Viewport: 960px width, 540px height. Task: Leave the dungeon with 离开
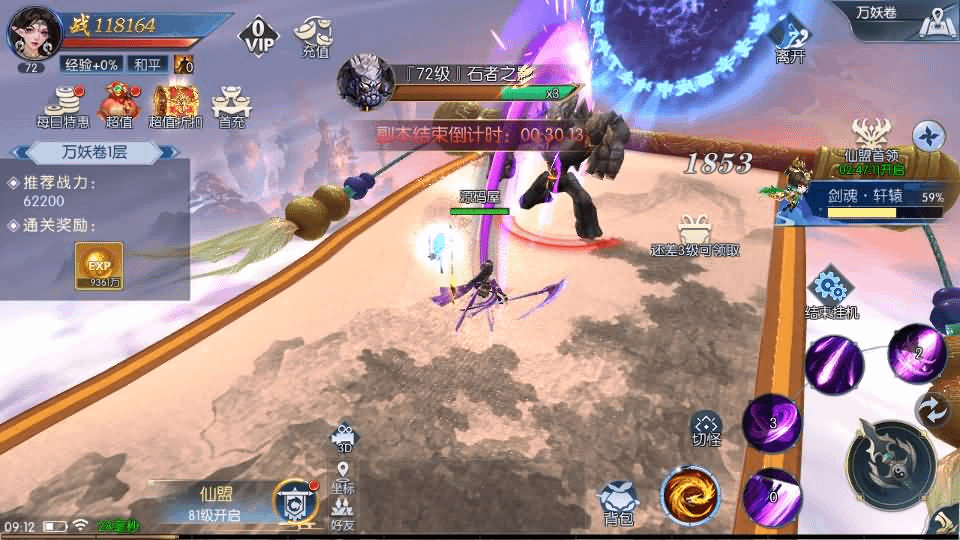coord(790,40)
